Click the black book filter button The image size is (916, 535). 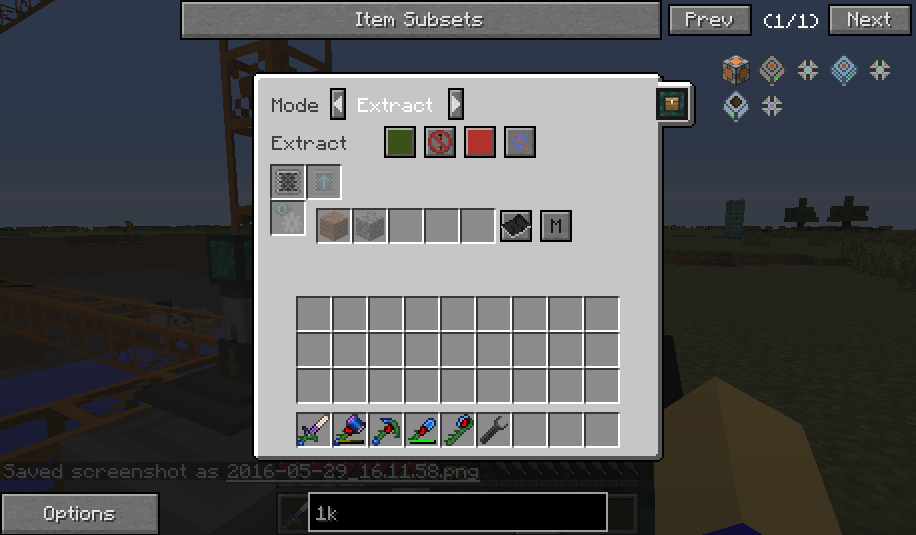(x=515, y=226)
